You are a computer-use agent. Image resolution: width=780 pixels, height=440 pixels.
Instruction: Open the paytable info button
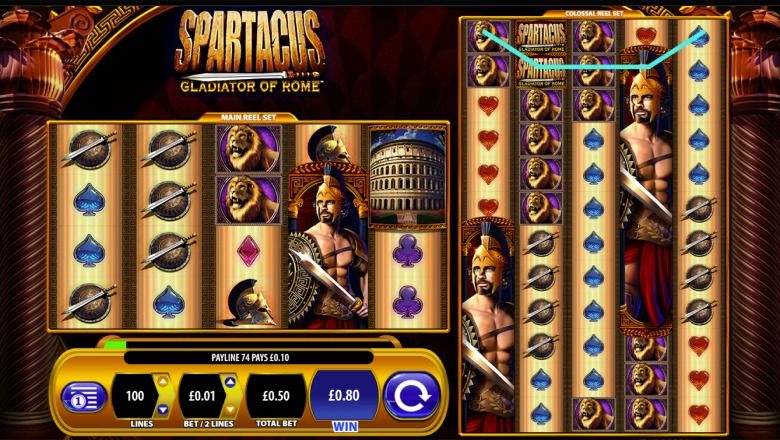(84, 396)
